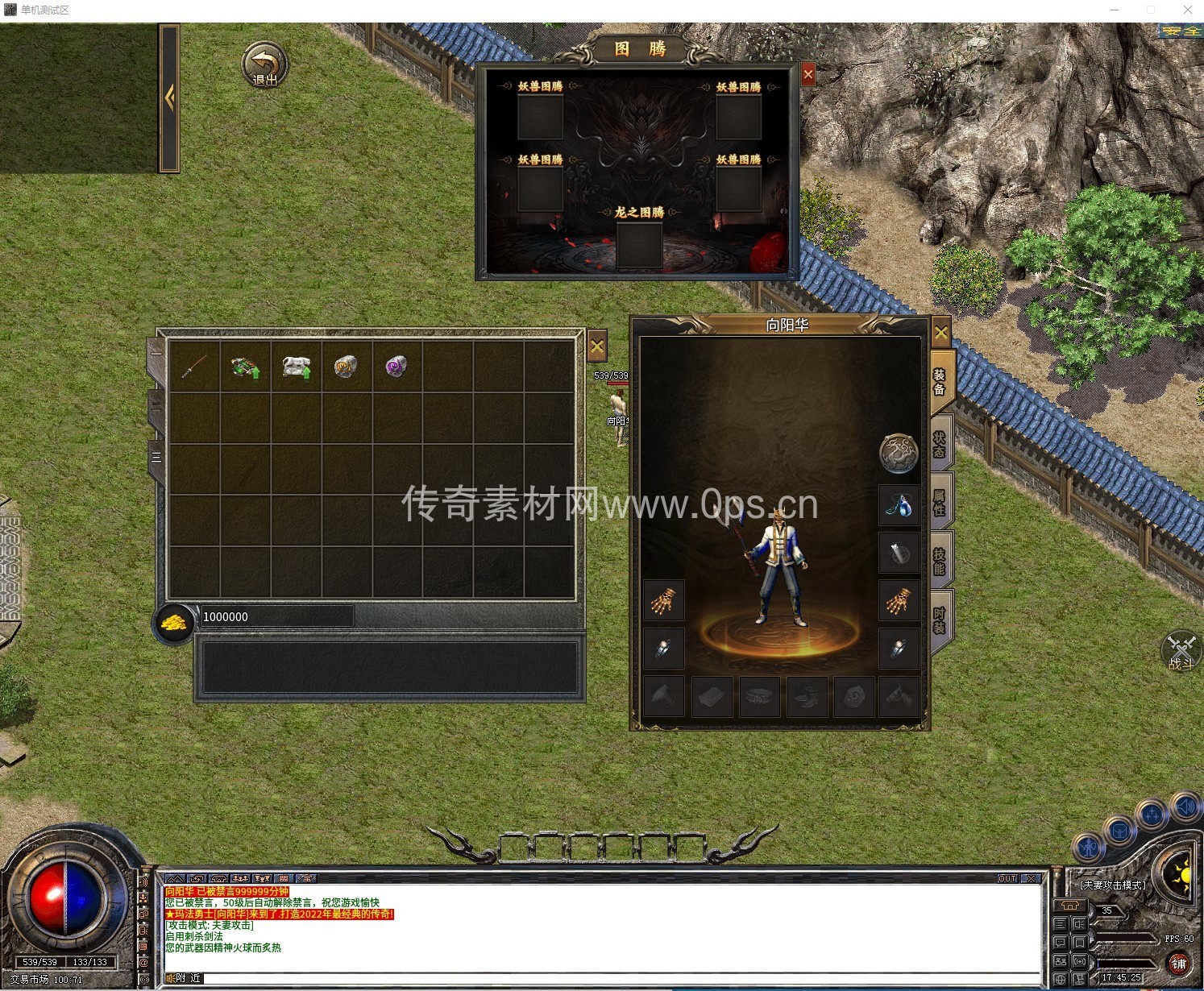Switch to the 状态 status tab
The height and width of the screenshot is (991, 1204).
[x=940, y=444]
